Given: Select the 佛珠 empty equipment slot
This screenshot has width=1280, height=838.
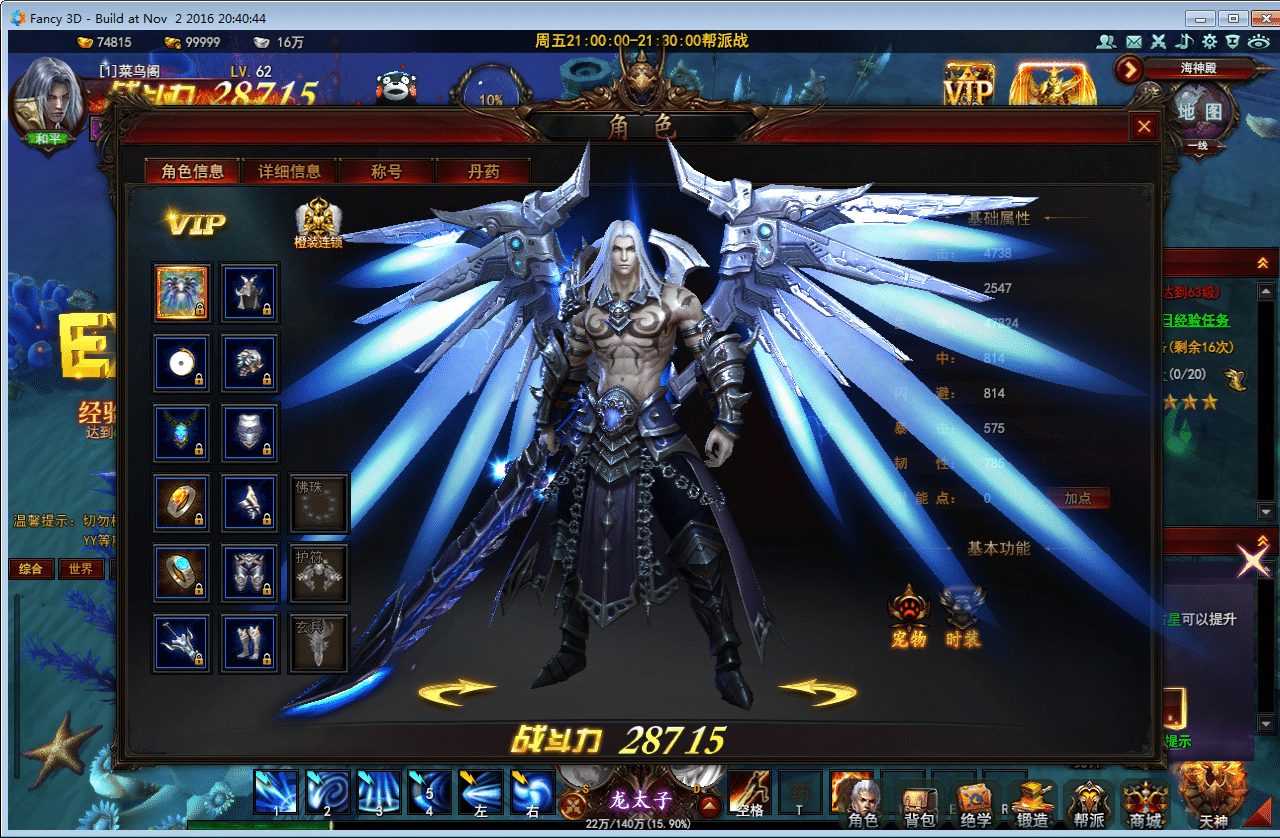Looking at the screenshot, I should 319,502.
